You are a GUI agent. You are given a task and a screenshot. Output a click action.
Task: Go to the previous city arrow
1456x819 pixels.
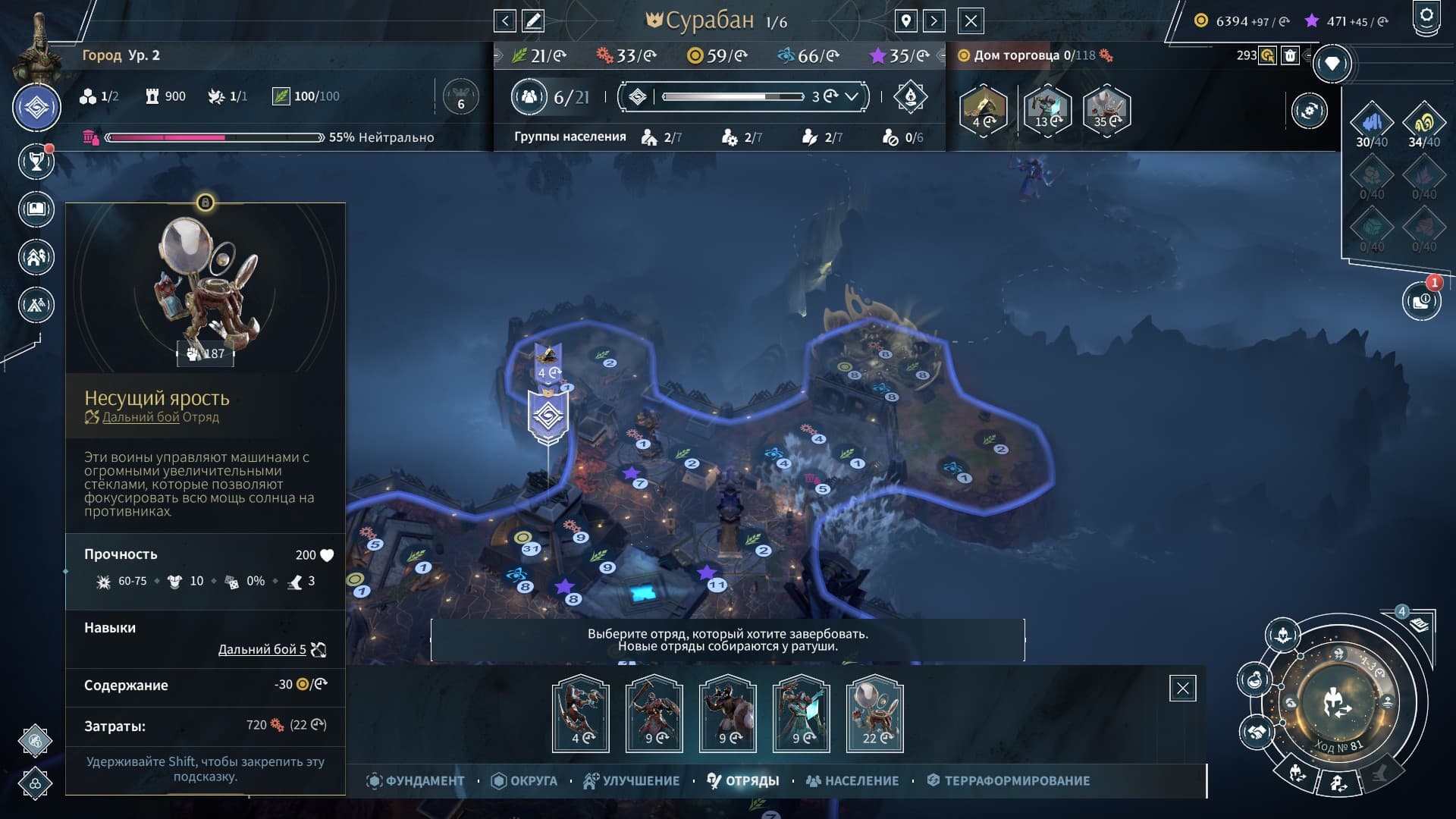coord(505,20)
